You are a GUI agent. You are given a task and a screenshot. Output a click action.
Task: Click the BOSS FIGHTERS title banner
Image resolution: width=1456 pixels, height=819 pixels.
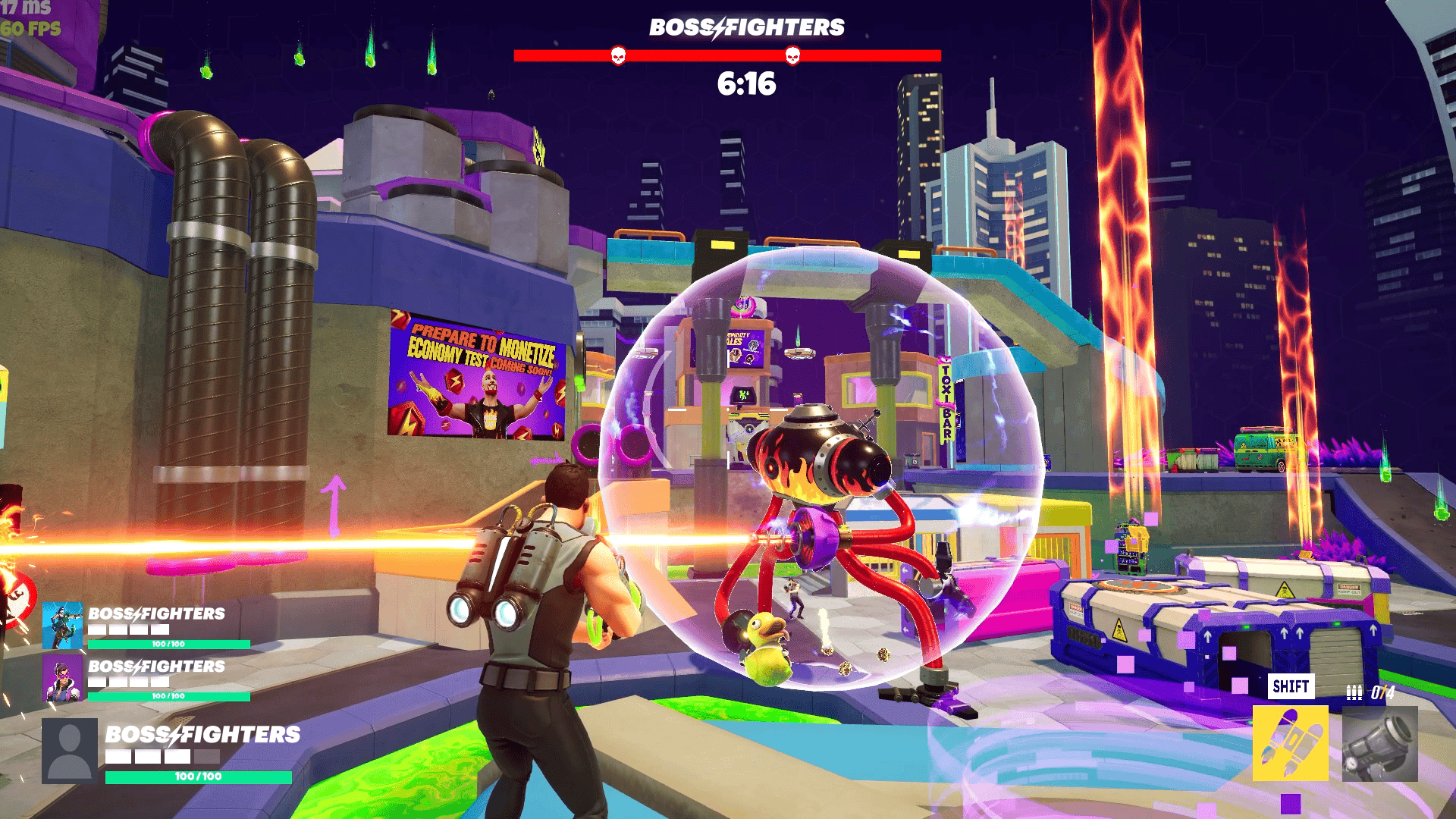745,27
